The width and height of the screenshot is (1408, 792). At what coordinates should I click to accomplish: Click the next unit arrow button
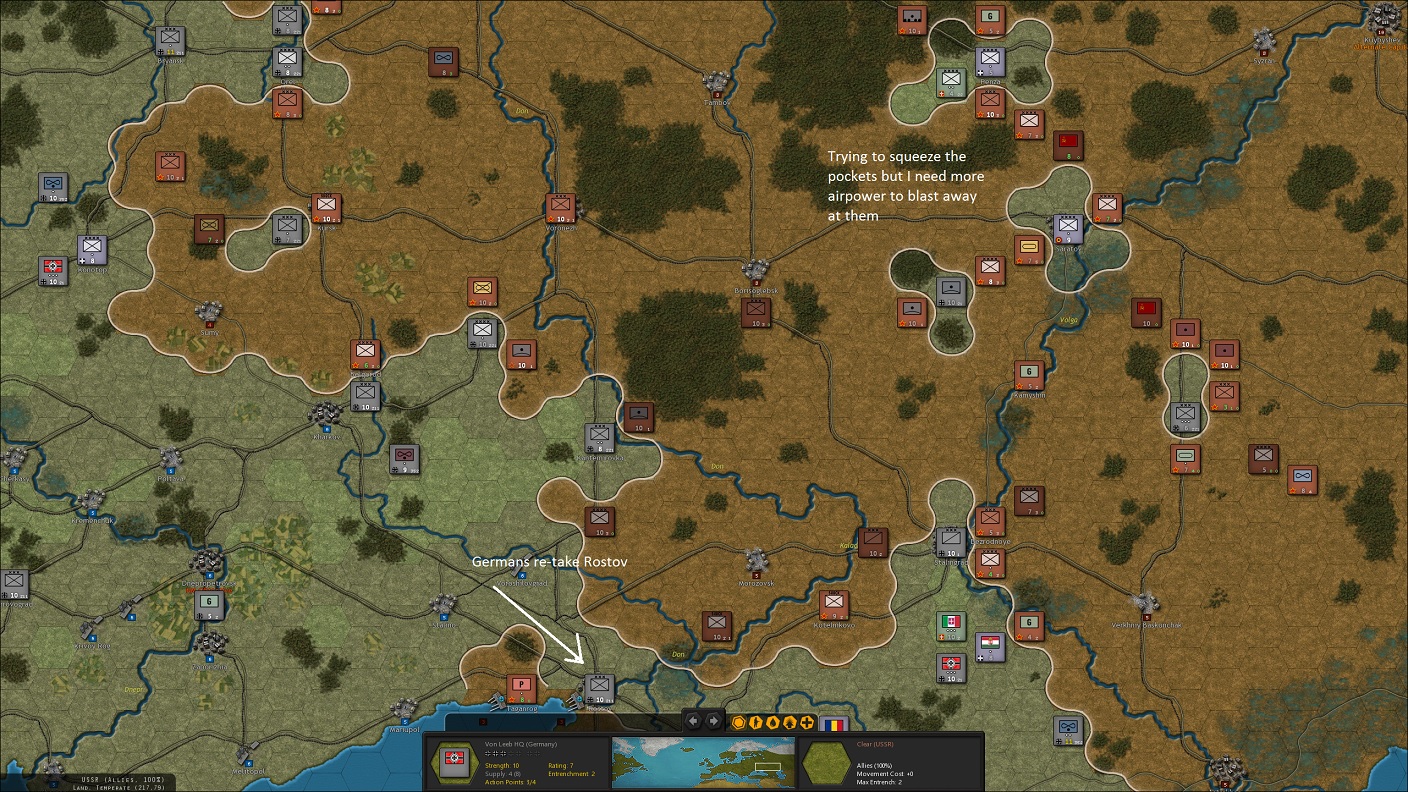713,722
